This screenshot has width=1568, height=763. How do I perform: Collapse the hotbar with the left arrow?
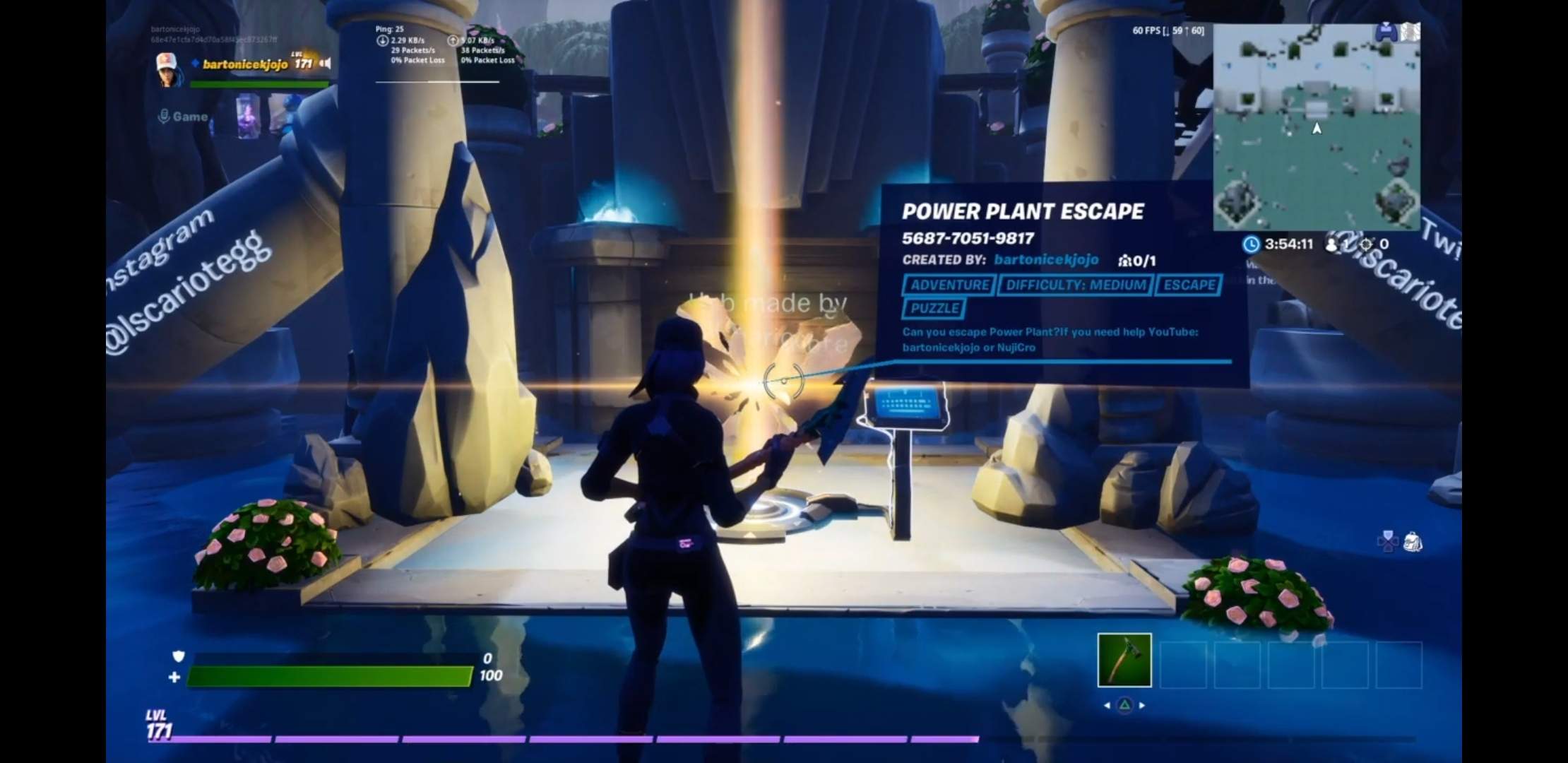pyautogui.click(x=1107, y=705)
